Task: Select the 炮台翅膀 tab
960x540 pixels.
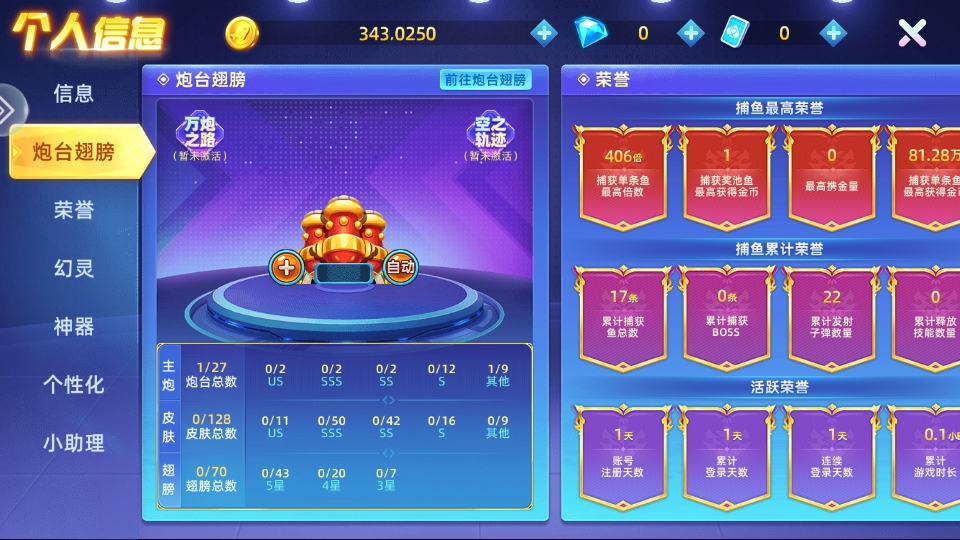Action: point(74,152)
